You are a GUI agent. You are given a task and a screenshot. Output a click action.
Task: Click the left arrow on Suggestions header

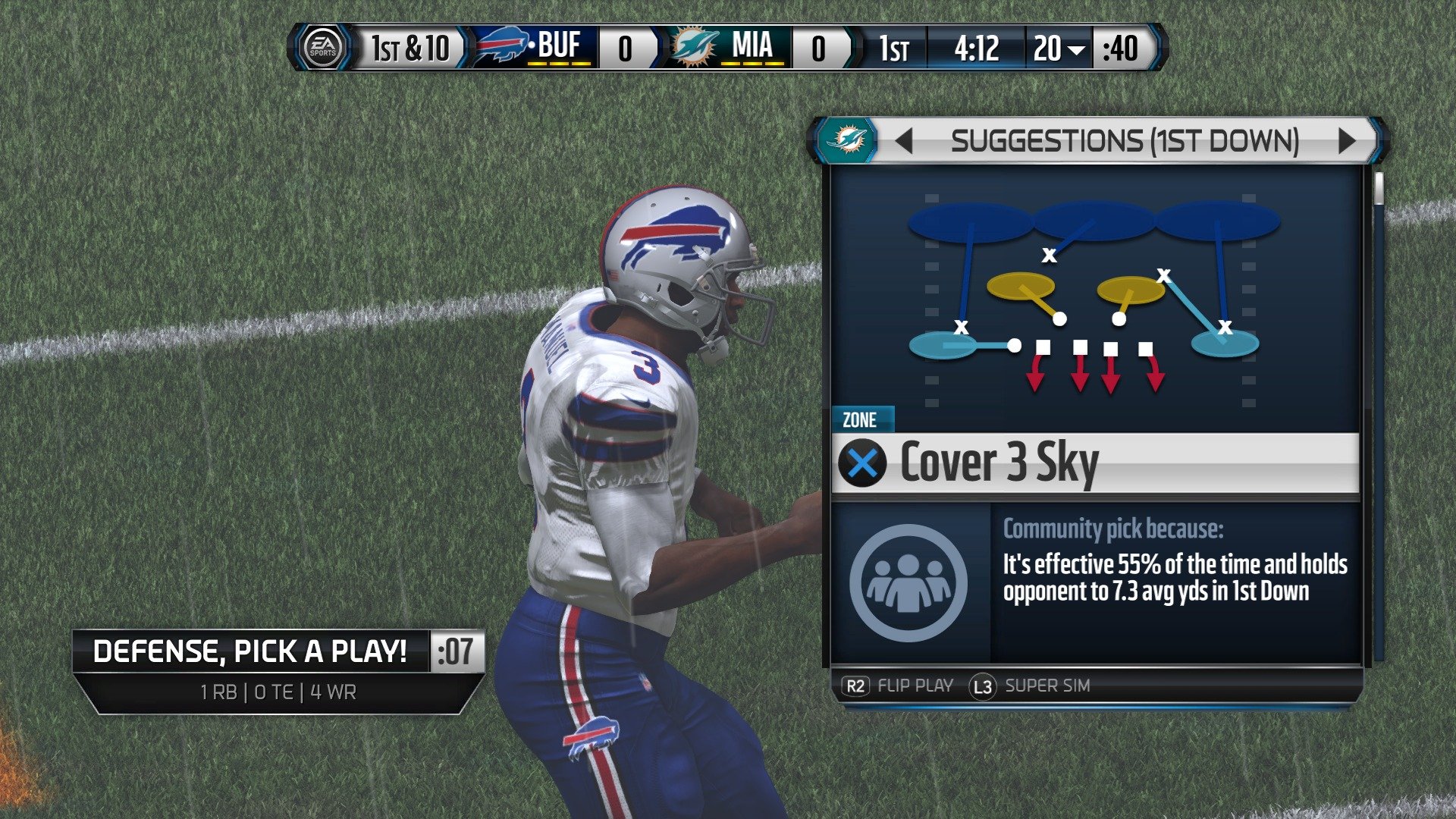902,141
